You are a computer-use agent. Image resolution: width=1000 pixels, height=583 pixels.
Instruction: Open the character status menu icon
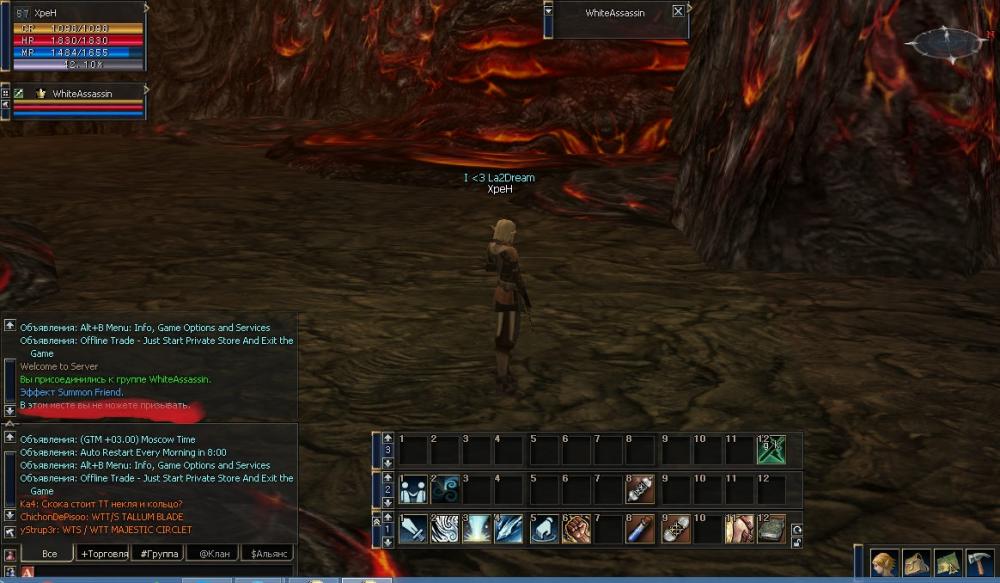884,564
